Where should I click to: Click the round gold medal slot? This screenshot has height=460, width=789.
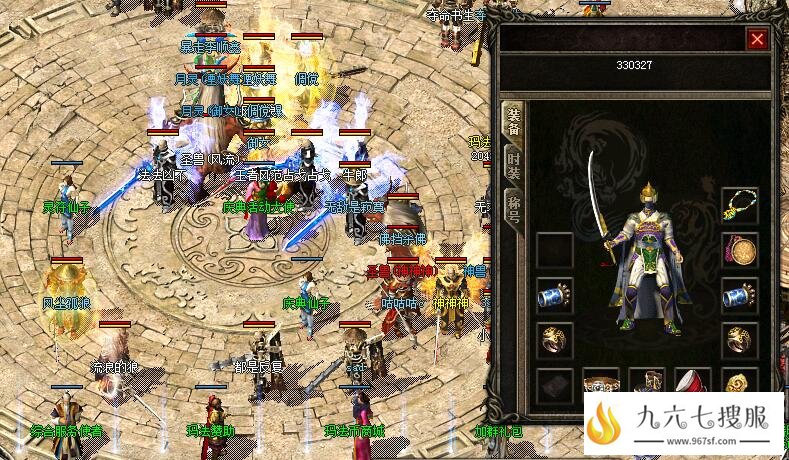coord(740,250)
